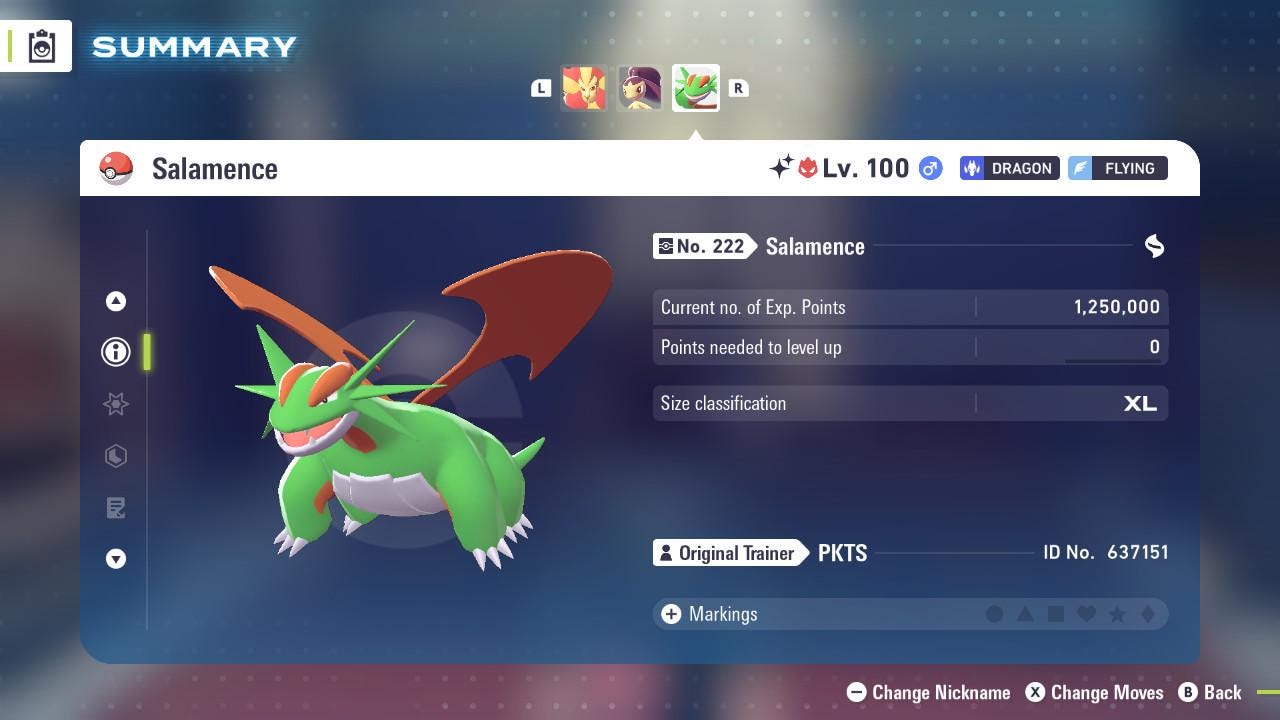Select the info page icon in the sidebar
The height and width of the screenshot is (720, 1280).
pyautogui.click(x=115, y=351)
